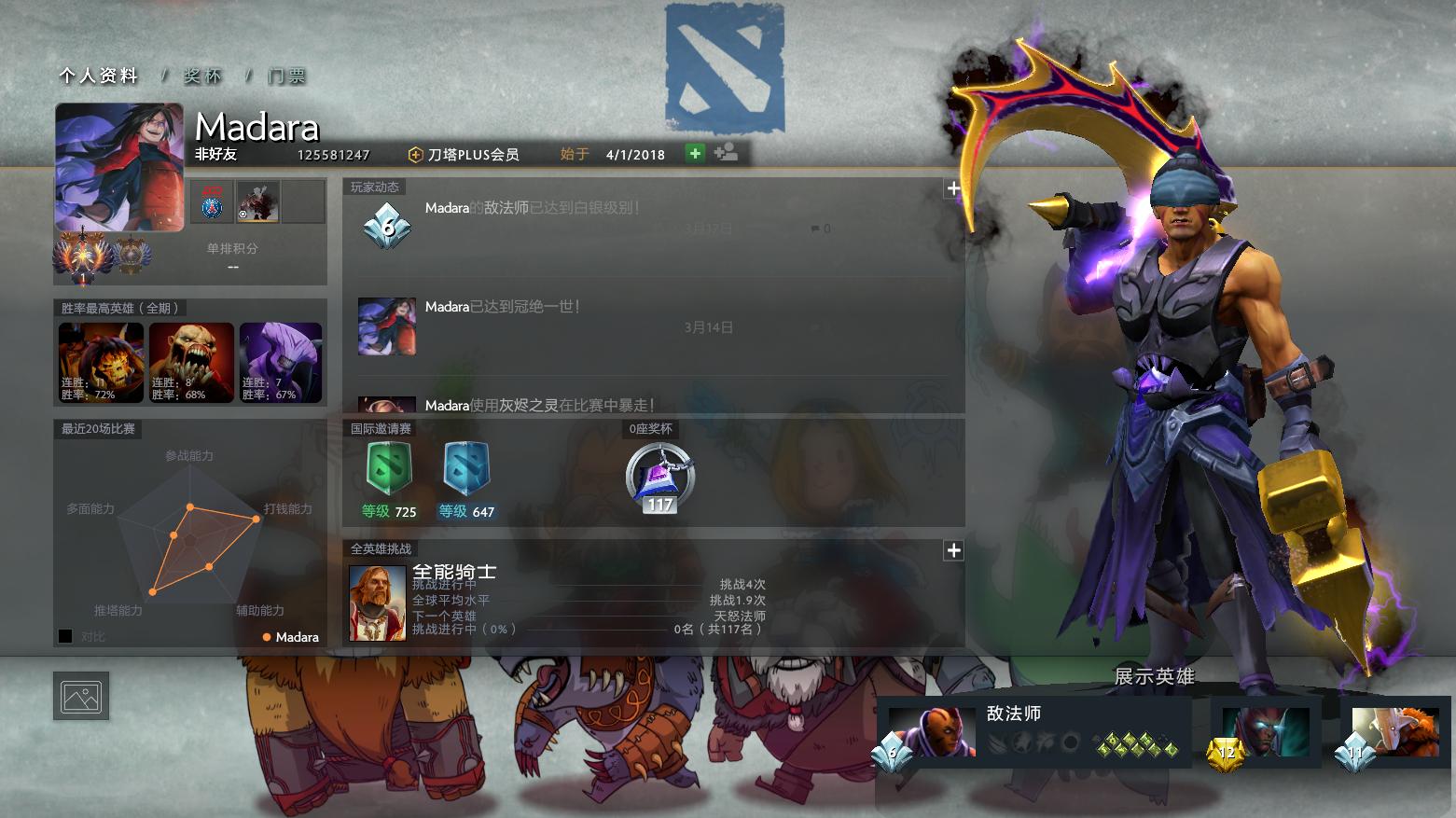The image size is (1456, 818).
Task: Toggle the 对比 compare checkbox
Action: click(65, 636)
